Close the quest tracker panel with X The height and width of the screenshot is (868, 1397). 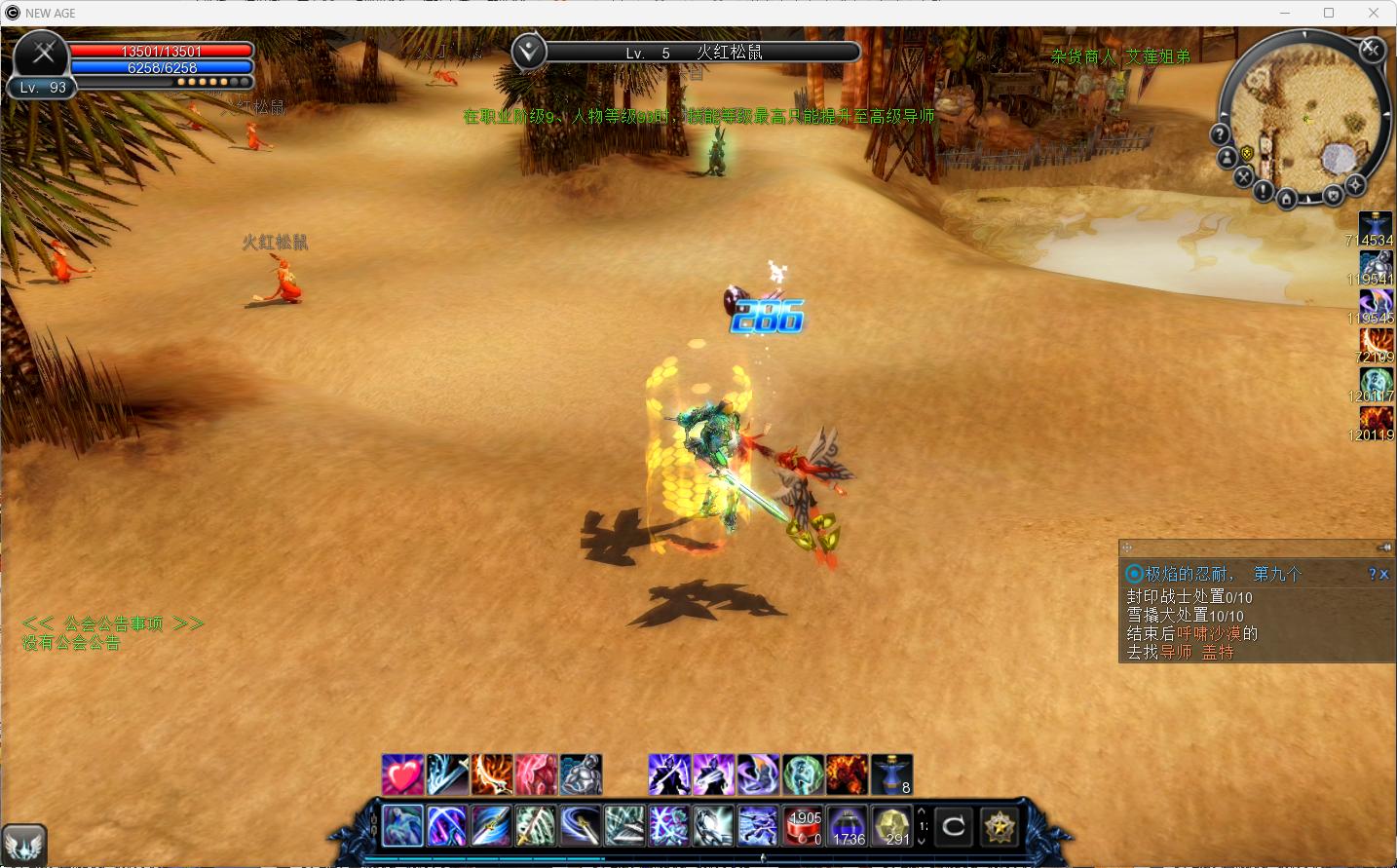1384,575
